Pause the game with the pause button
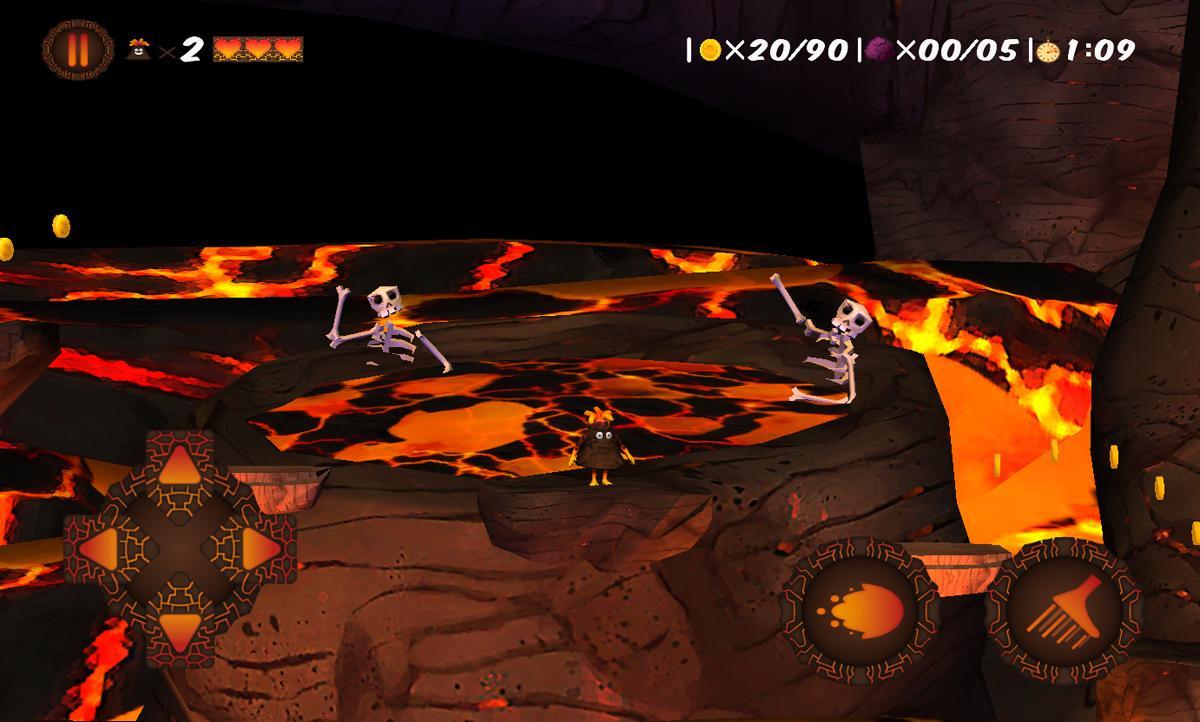The image size is (1200, 722). point(77,48)
